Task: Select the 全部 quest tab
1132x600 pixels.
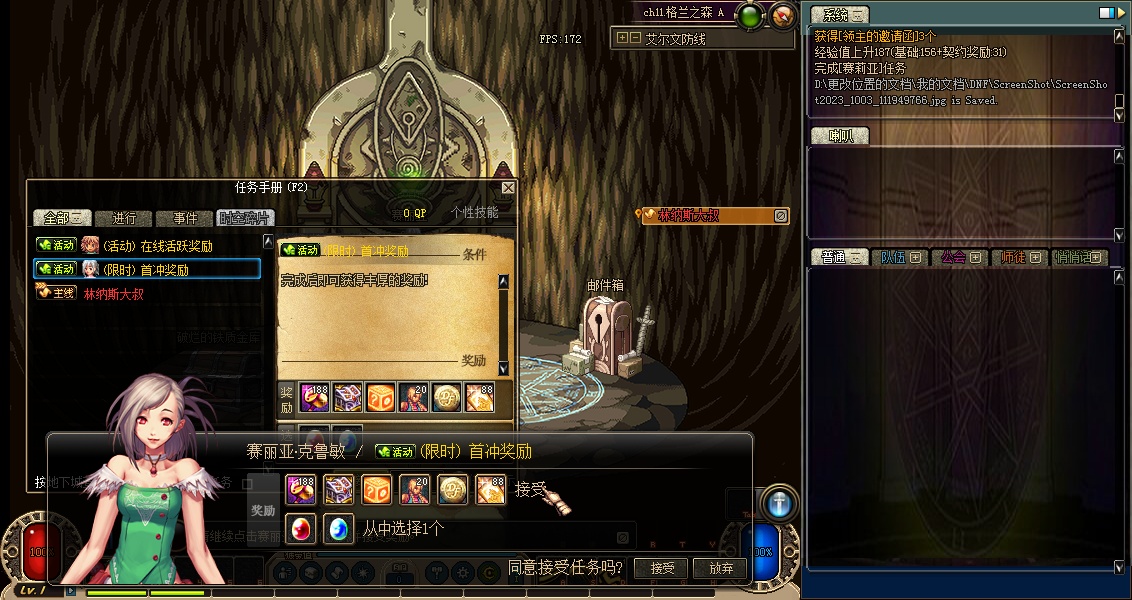Action: 62,218
